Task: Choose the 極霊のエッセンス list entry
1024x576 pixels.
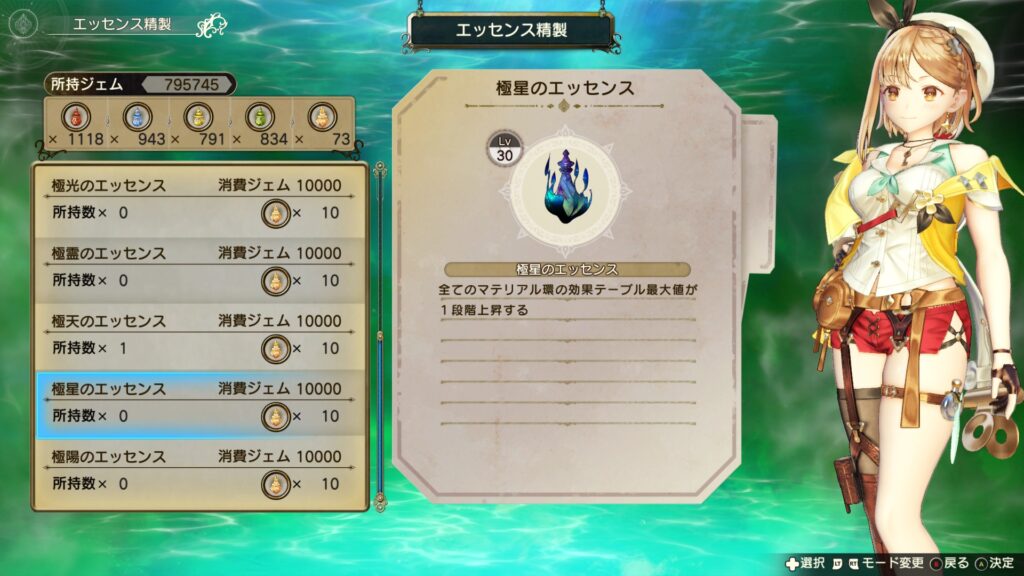Action: (x=200, y=267)
